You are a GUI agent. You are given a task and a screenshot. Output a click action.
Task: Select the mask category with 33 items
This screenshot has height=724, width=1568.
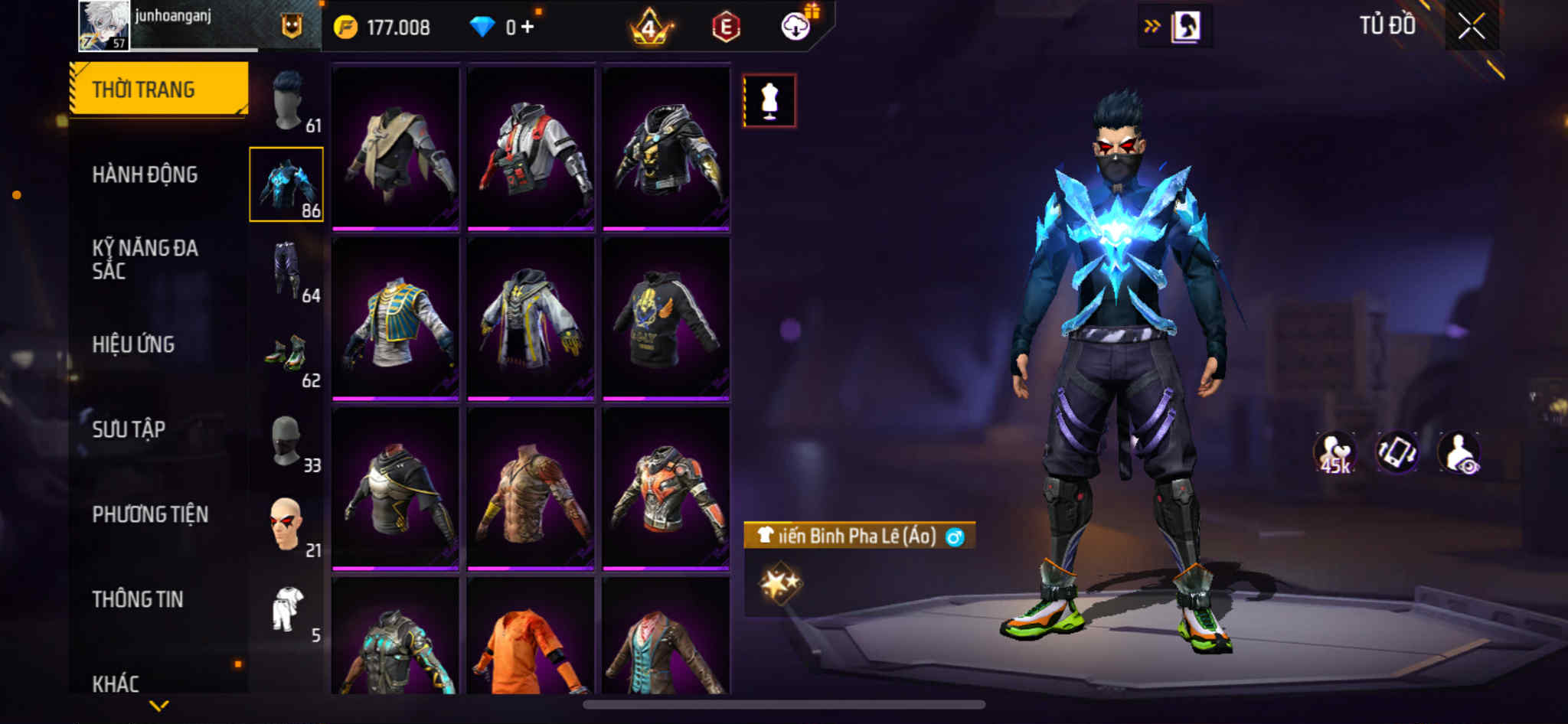point(288,441)
